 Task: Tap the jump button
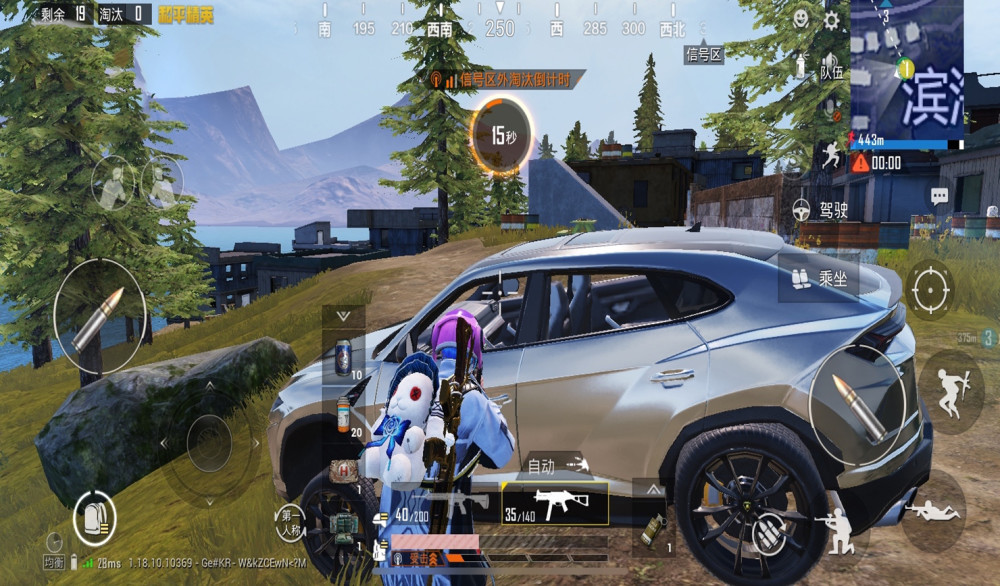click(945, 384)
